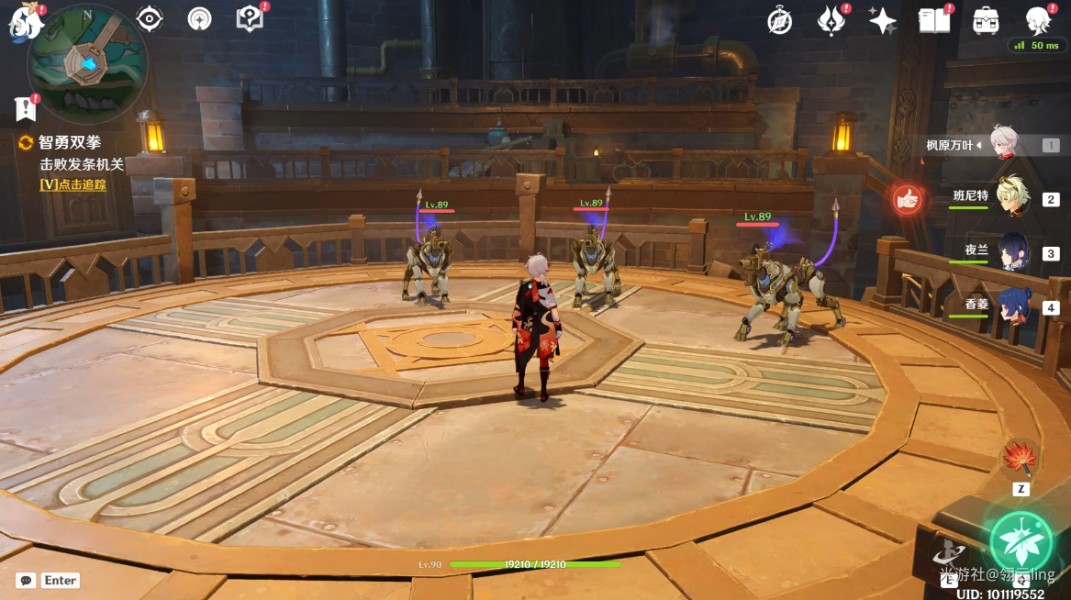The height and width of the screenshot is (600, 1071).
Task: Open the character profile head icon
Action: pos(1039,19)
